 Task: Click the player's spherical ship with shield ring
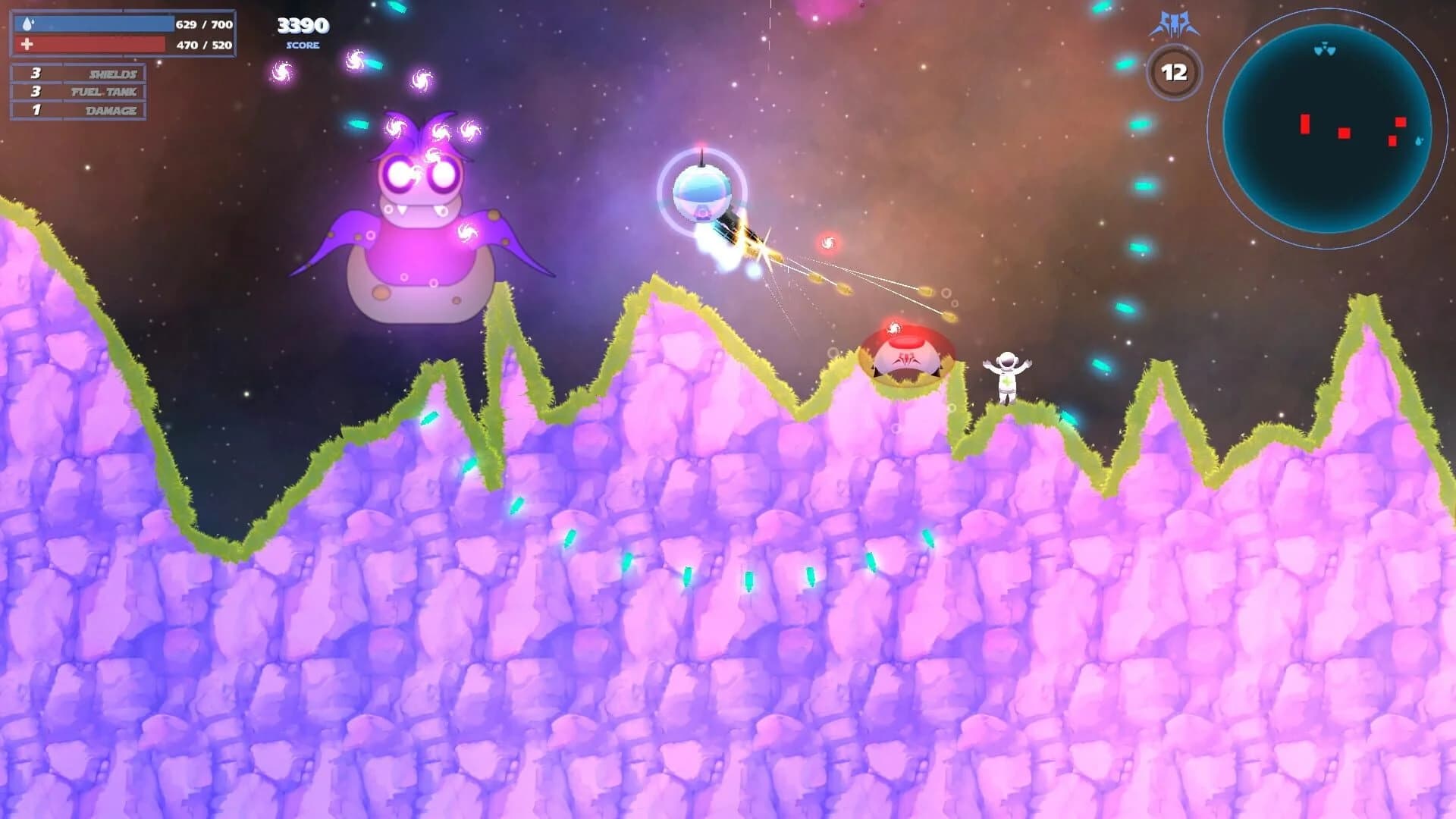(701, 192)
